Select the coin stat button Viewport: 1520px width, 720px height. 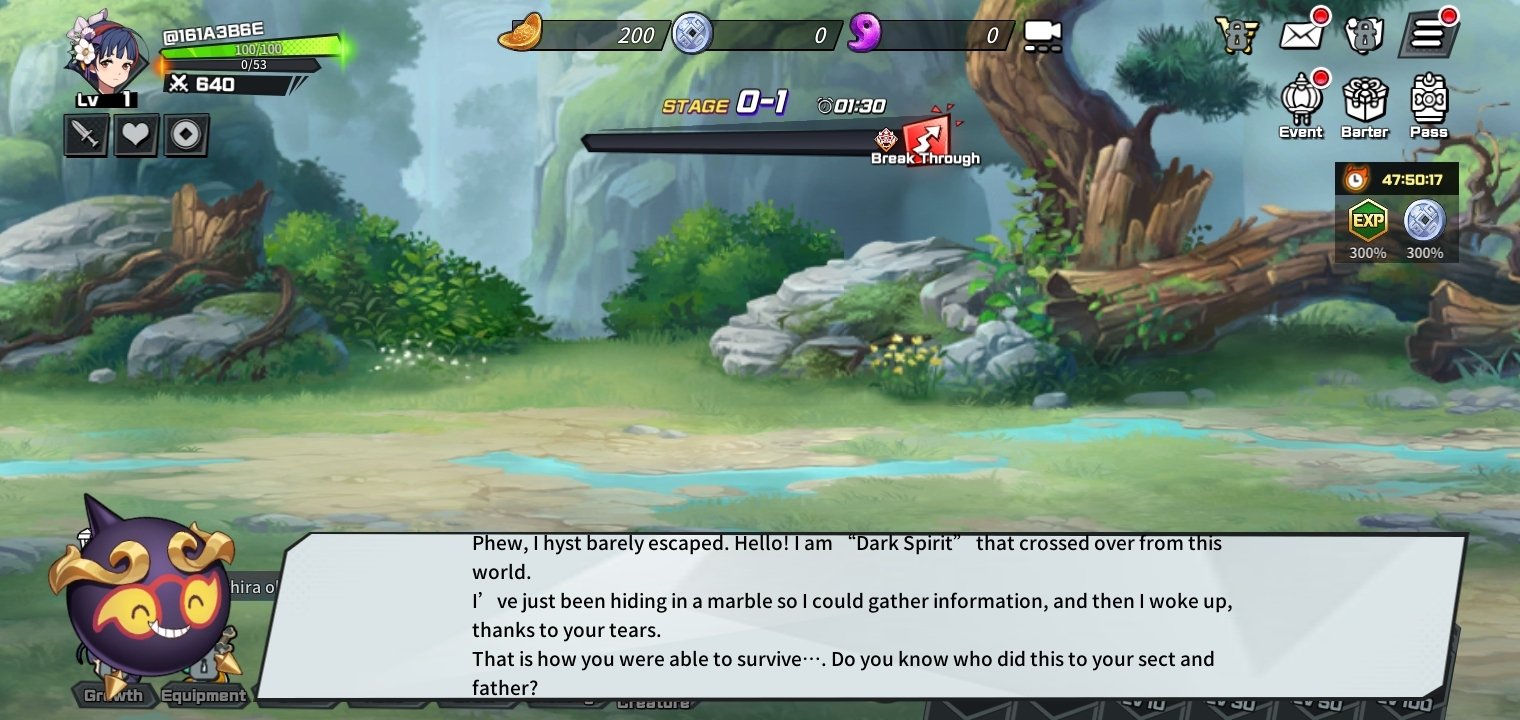[186, 135]
